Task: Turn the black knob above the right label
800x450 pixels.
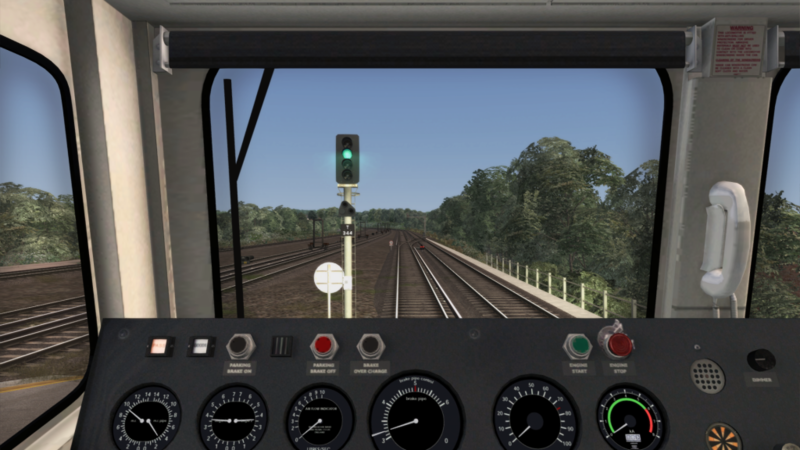Action: coord(761,359)
